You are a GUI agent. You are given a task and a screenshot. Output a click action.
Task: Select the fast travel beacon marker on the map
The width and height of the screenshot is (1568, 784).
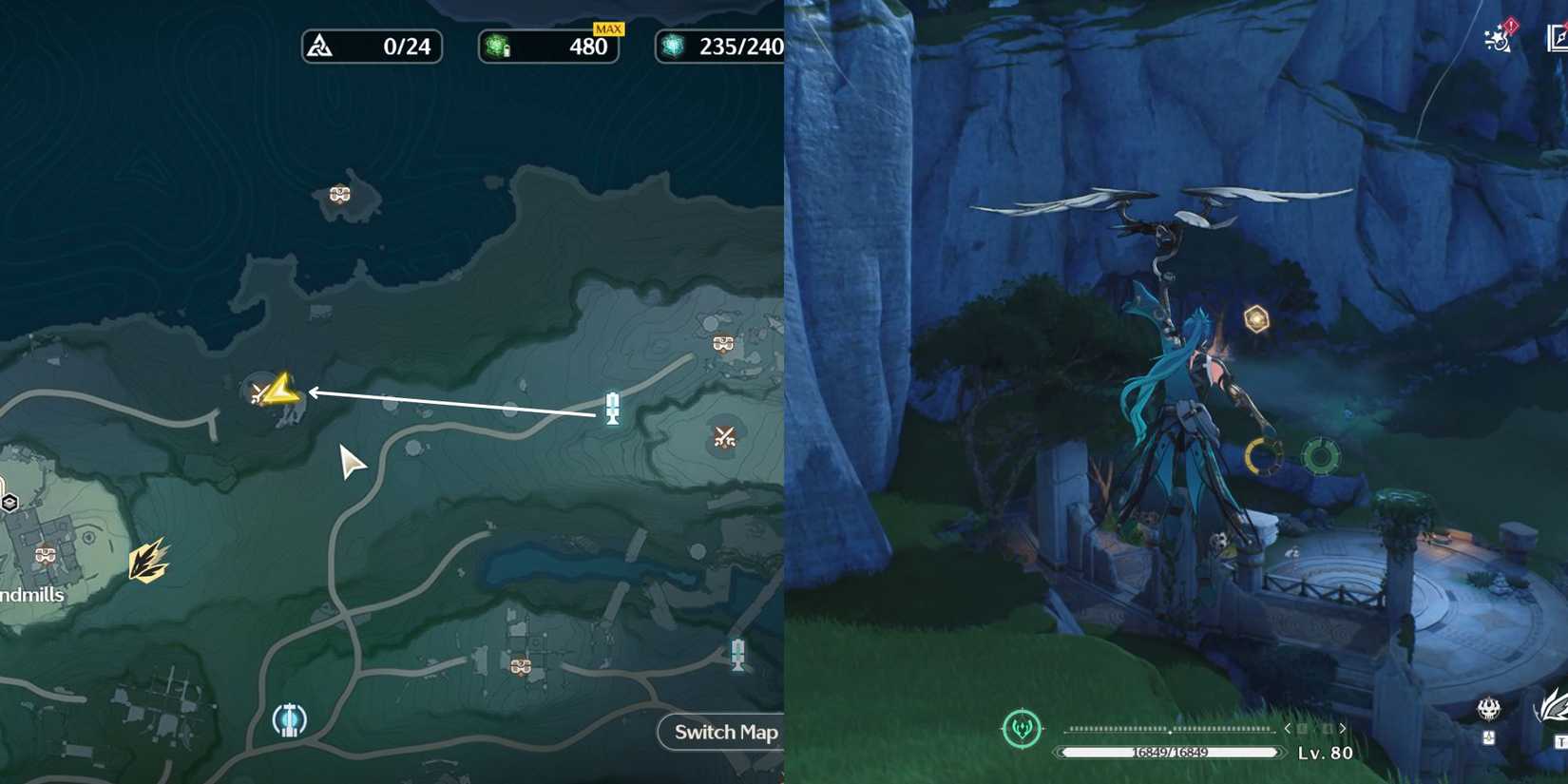pos(612,409)
